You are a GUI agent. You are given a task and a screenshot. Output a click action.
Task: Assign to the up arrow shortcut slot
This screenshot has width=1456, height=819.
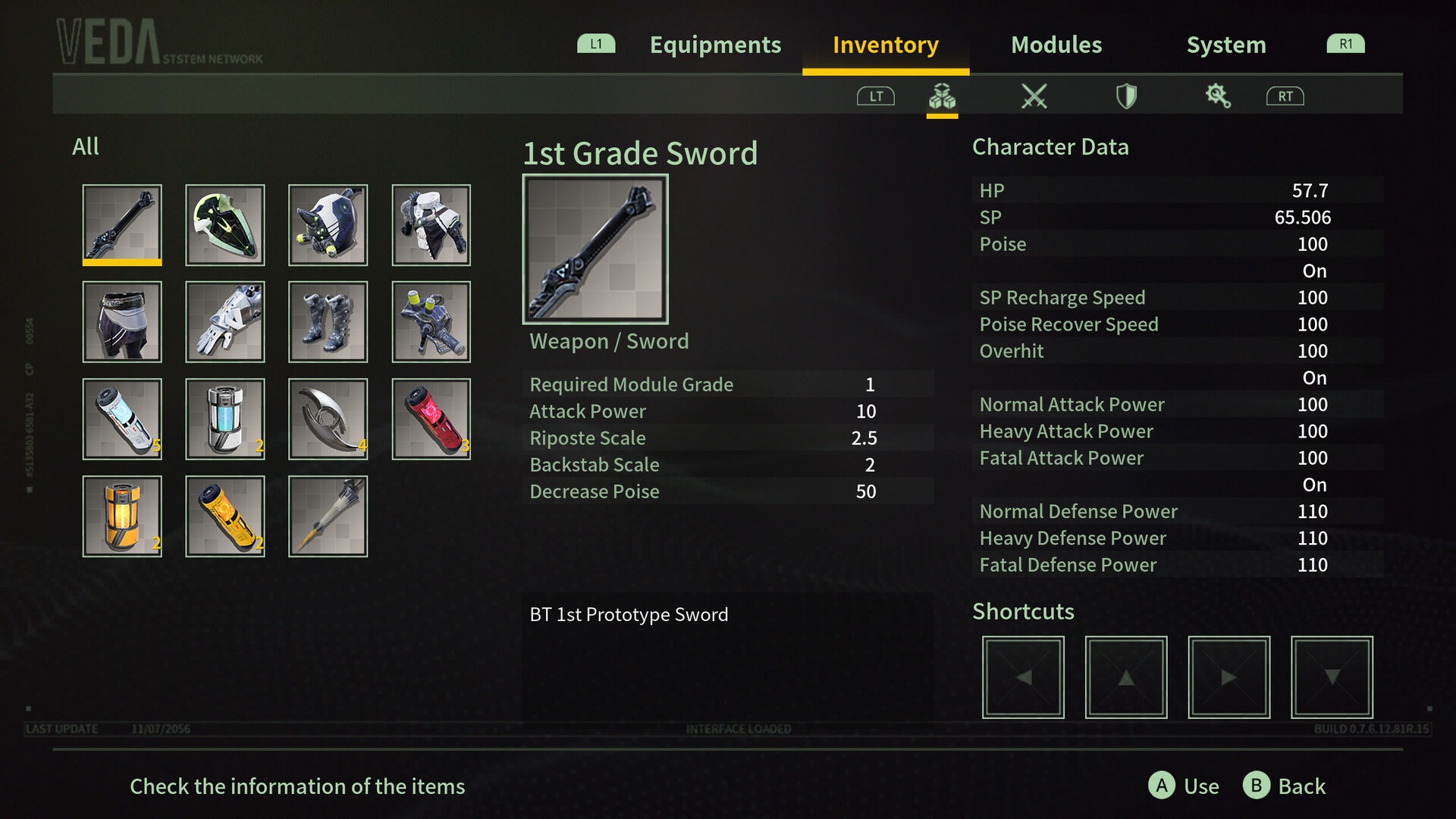coord(1126,676)
